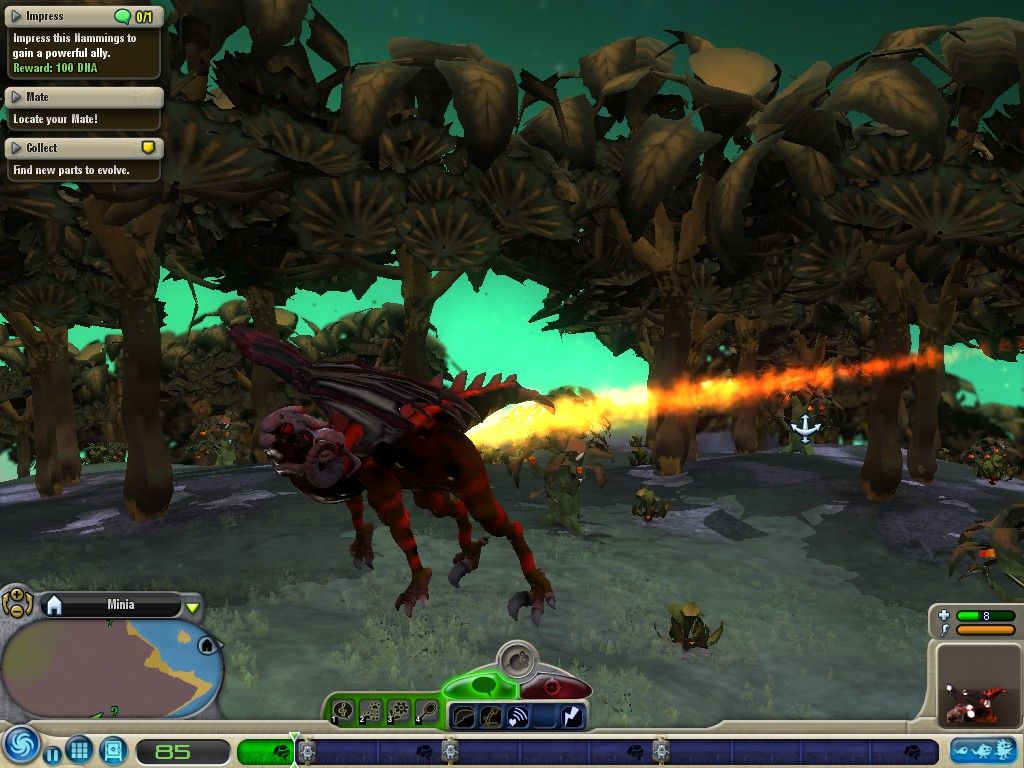The height and width of the screenshot is (768, 1024).
Task: Pause the game
Action: click(52, 754)
